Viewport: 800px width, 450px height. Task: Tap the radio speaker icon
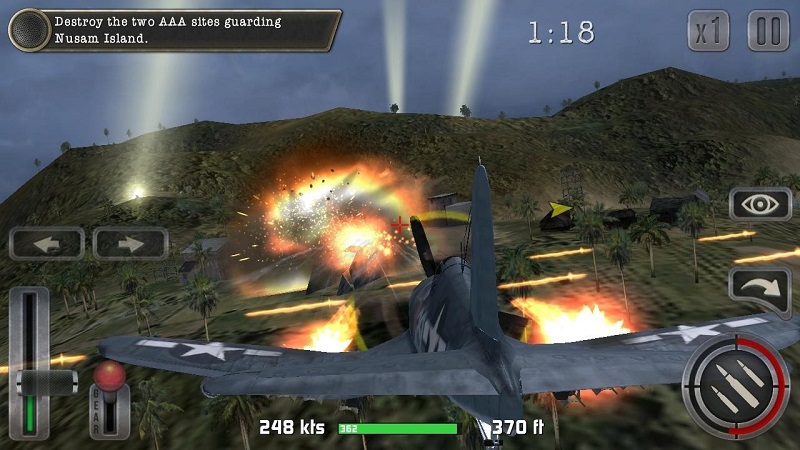coord(29,30)
